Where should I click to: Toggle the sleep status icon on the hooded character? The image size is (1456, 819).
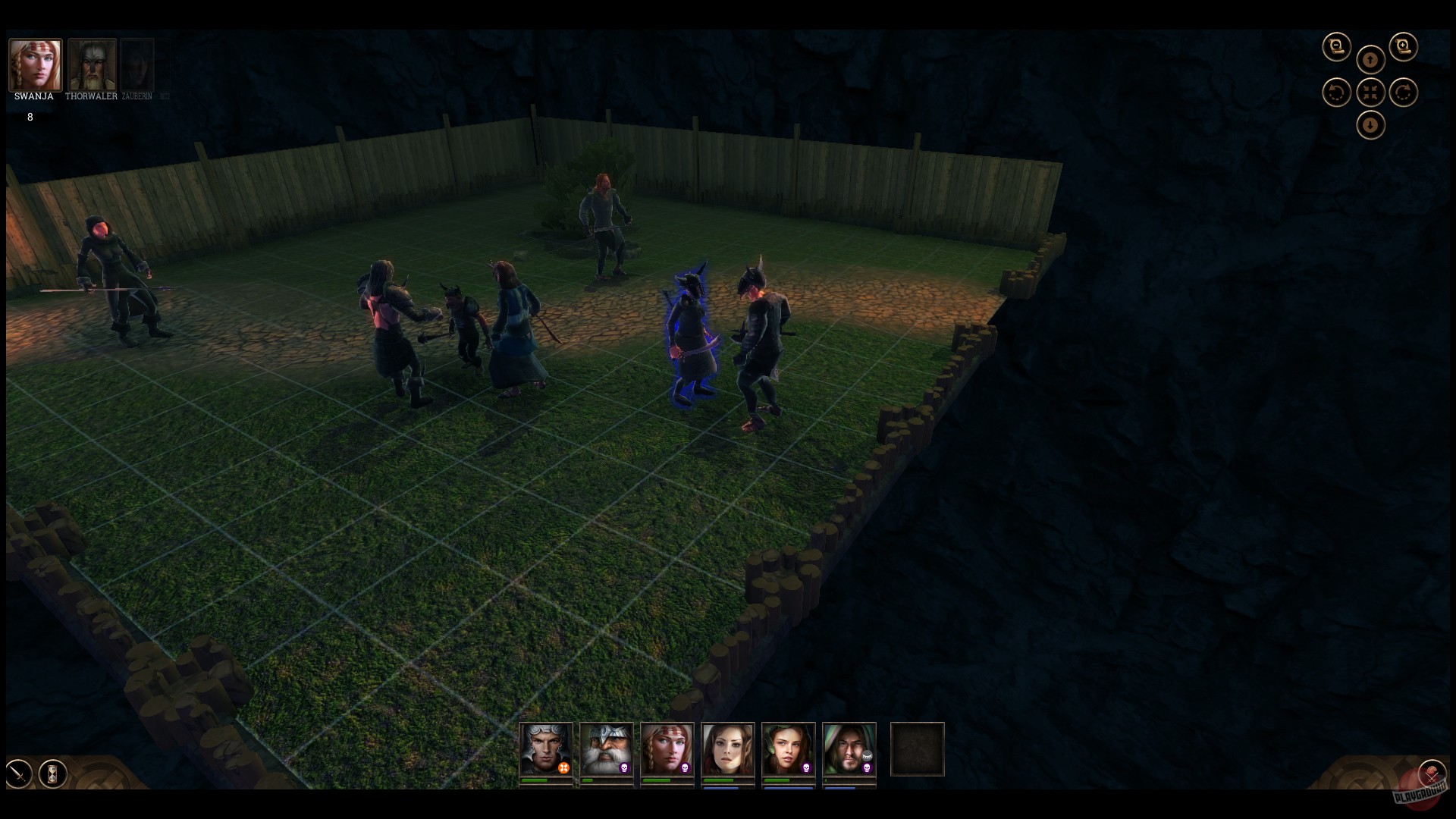(868, 755)
